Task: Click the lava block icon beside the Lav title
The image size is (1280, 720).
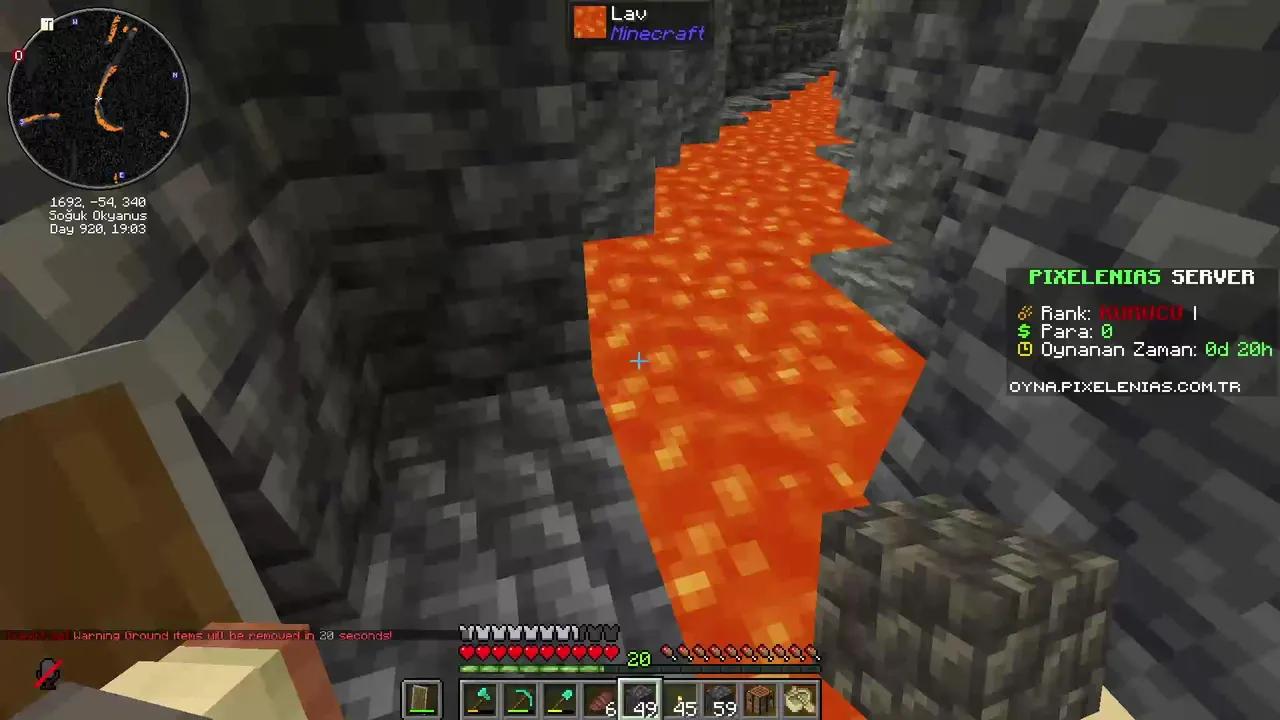Action: point(590,22)
